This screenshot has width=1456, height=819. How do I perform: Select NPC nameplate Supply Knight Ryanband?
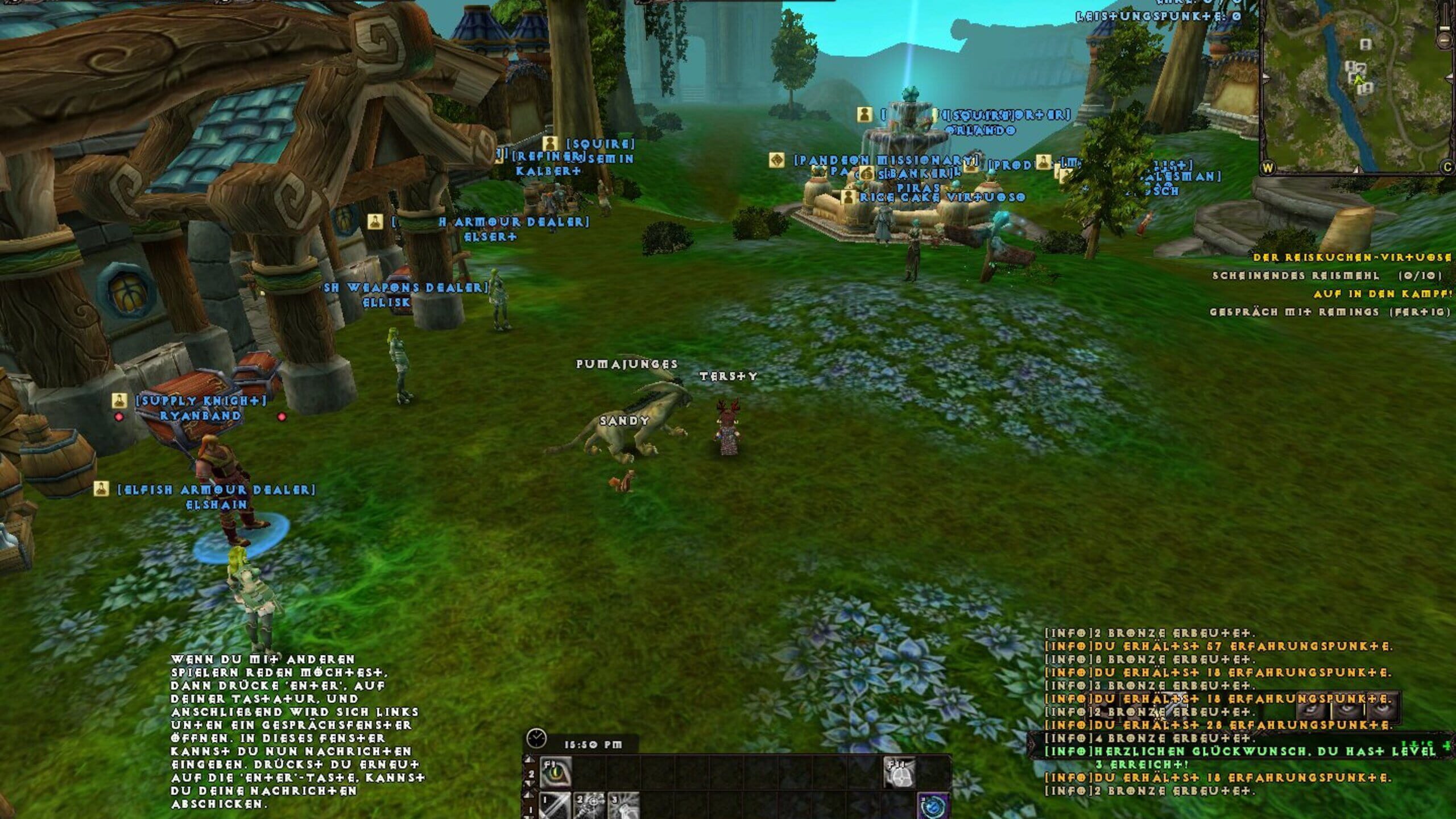click(200, 408)
